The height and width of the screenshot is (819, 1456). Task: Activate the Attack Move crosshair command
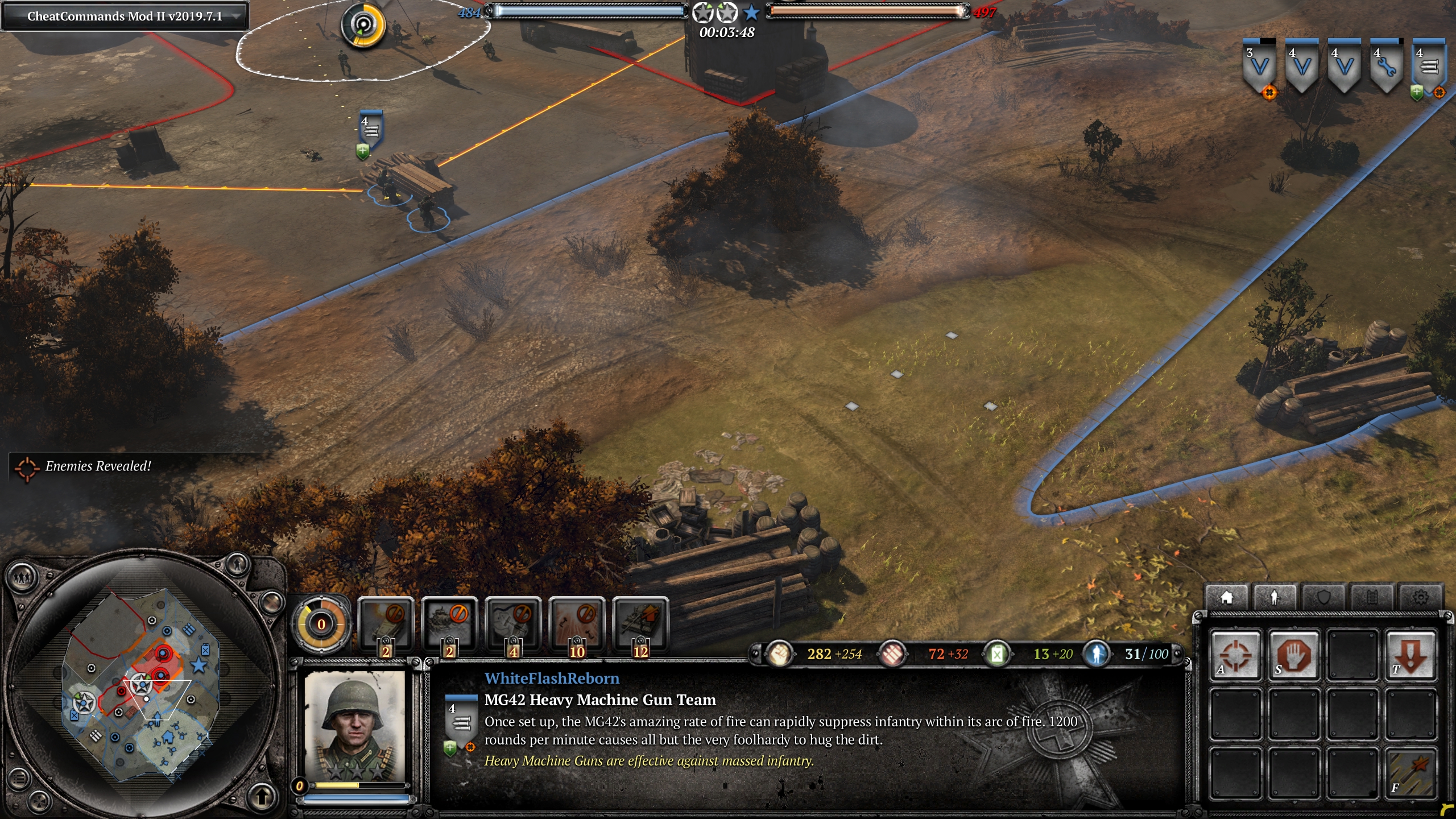pos(1235,655)
